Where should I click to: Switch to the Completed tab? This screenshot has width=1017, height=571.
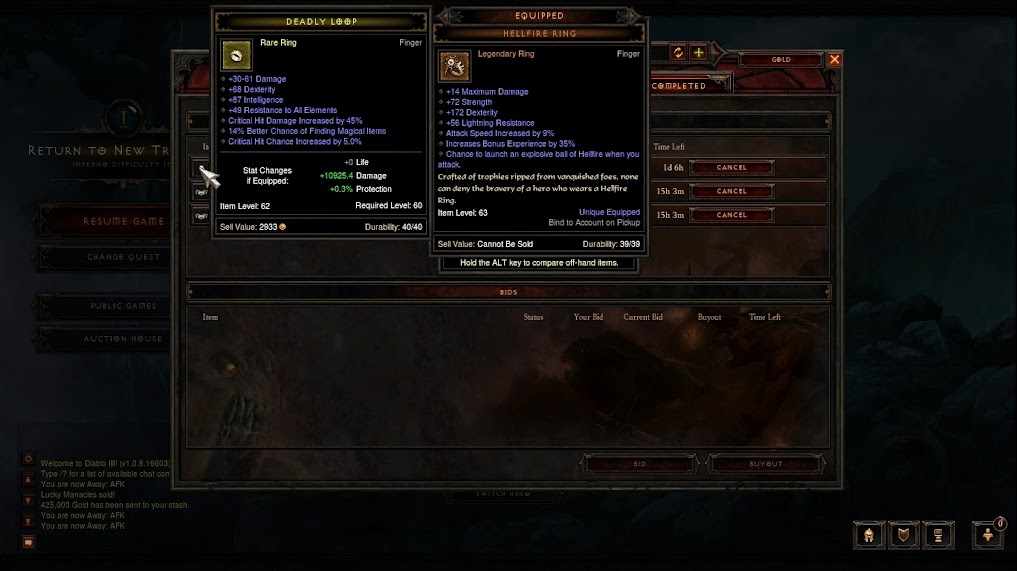[x=680, y=86]
